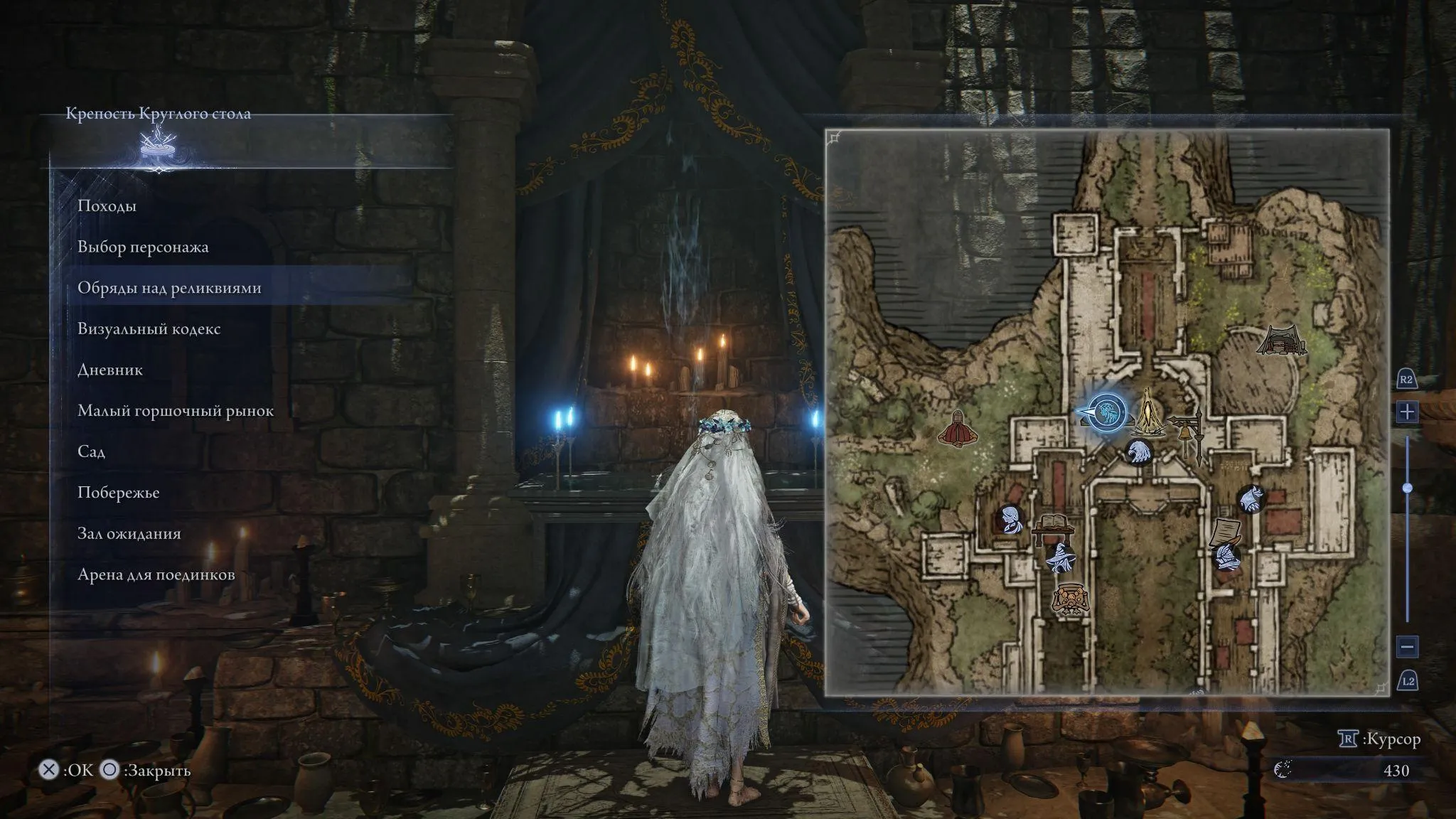This screenshot has height=819, width=1456.
Task: Click the bell merchant icon near the grace
Action: pyautogui.click(x=1187, y=431)
